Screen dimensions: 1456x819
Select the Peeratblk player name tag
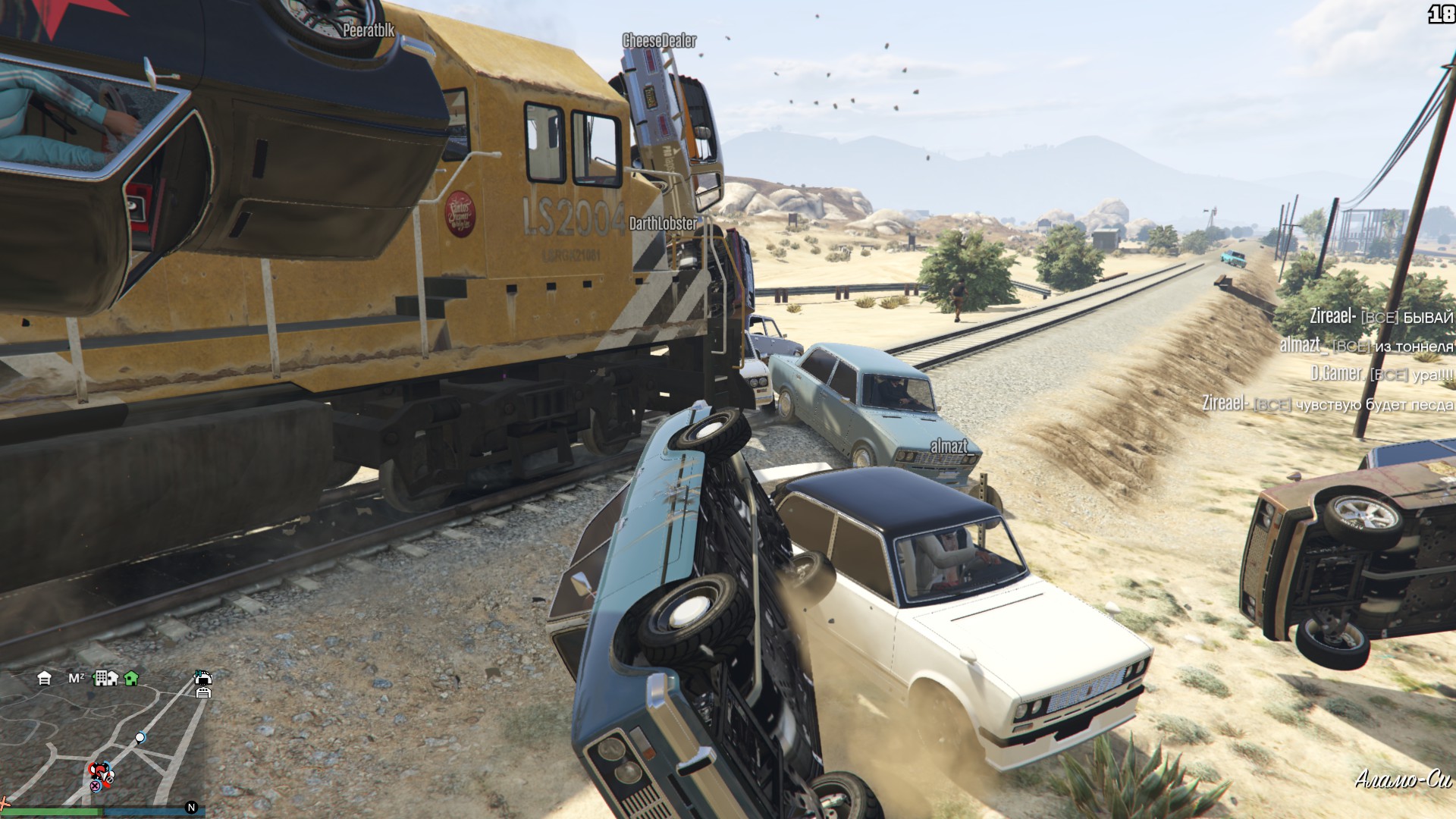click(369, 30)
